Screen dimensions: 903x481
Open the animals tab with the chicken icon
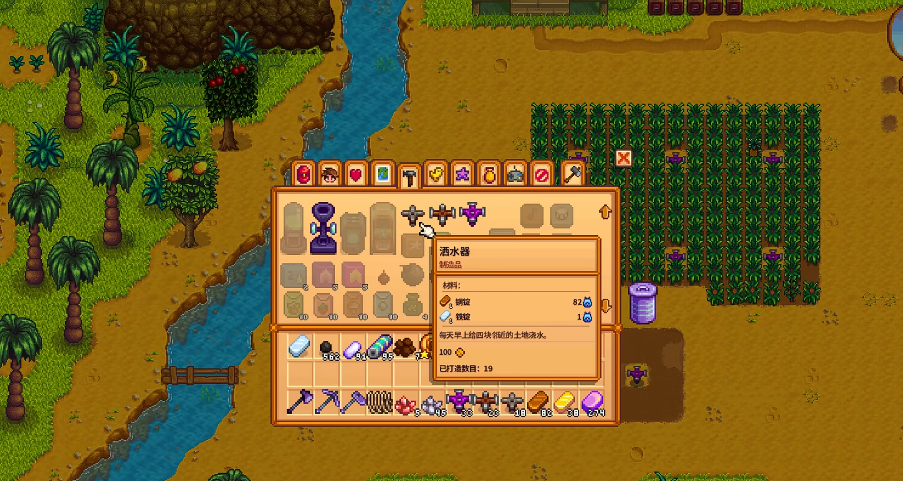pos(435,175)
